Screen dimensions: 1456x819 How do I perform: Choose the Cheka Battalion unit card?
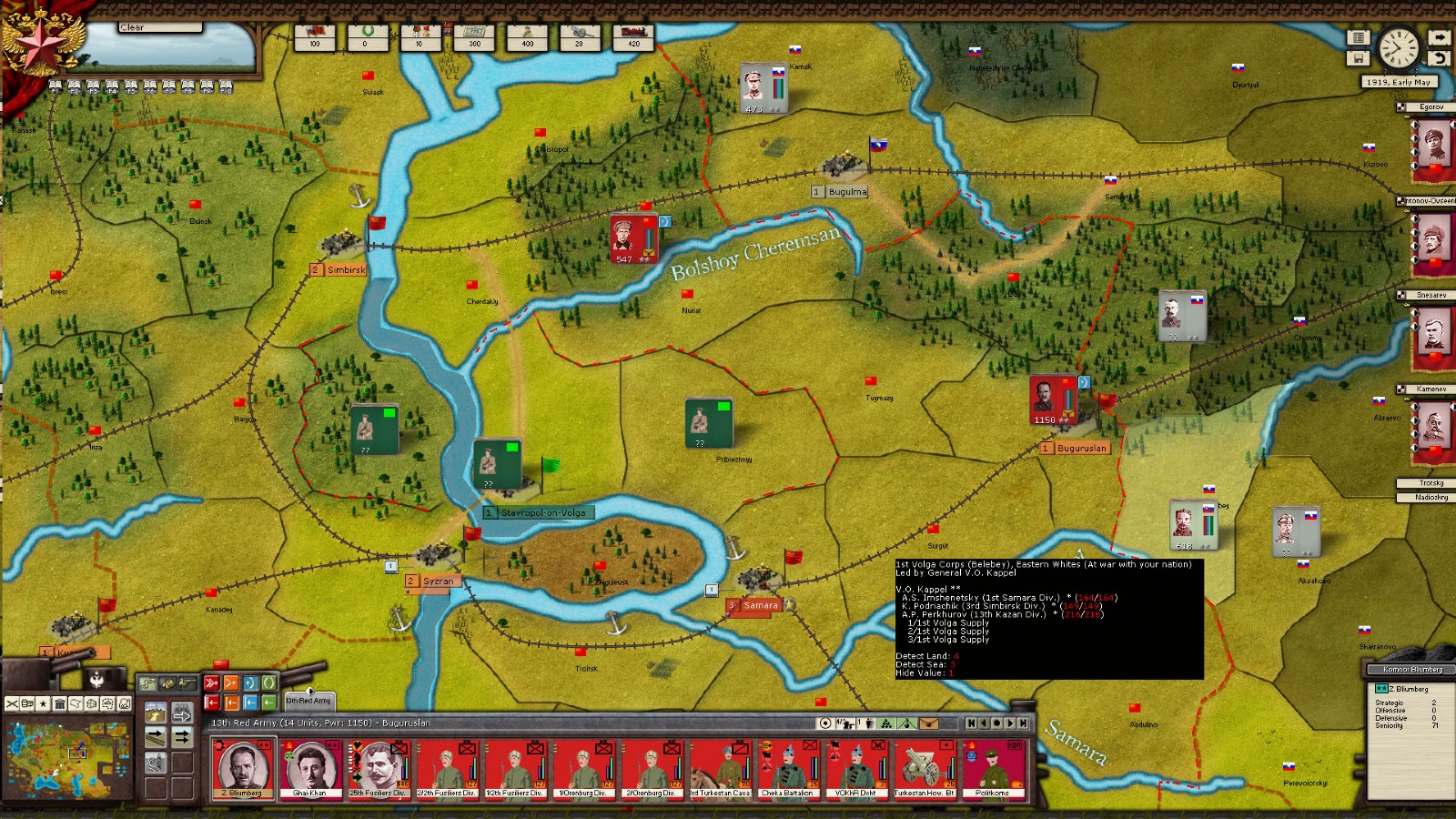(787, 769)
